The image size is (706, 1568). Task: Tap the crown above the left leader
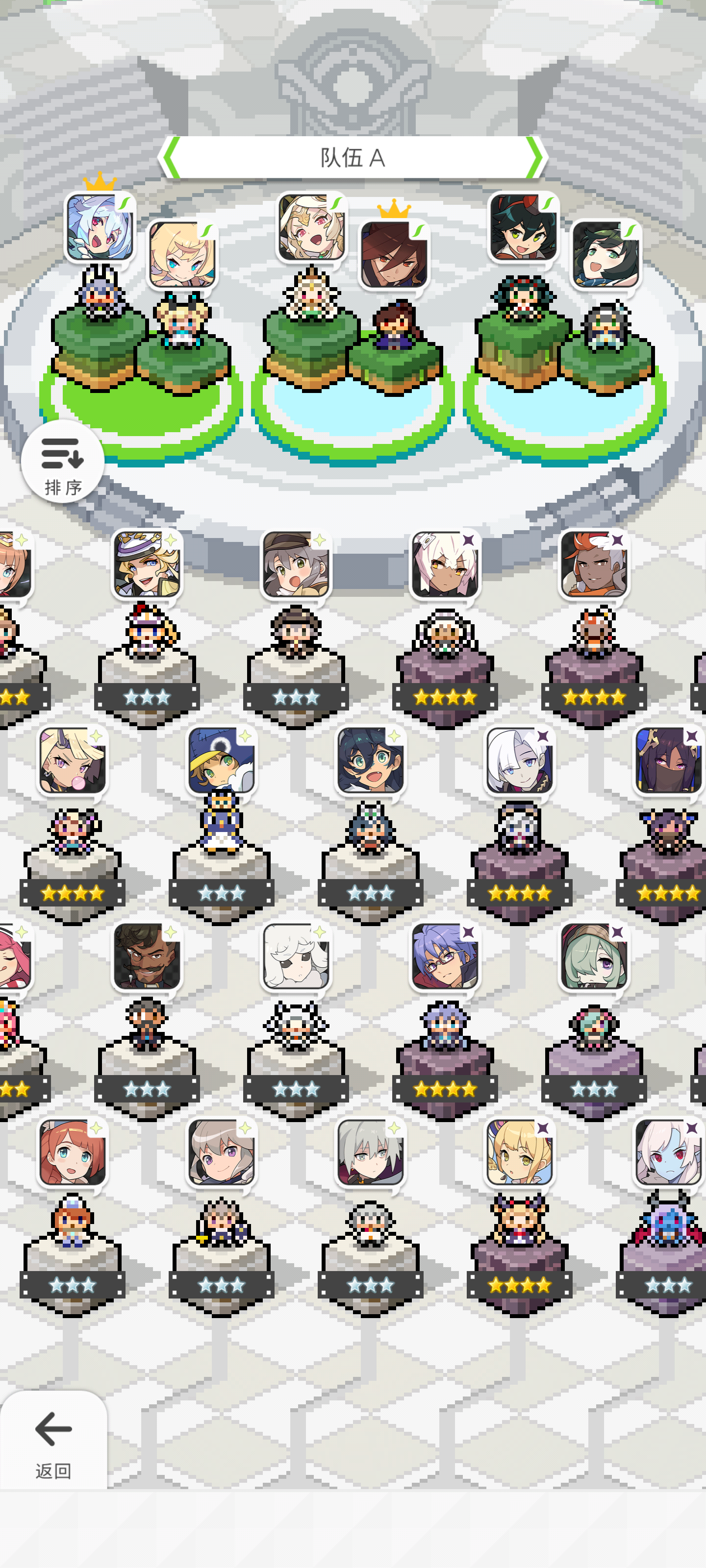(100, 183)
